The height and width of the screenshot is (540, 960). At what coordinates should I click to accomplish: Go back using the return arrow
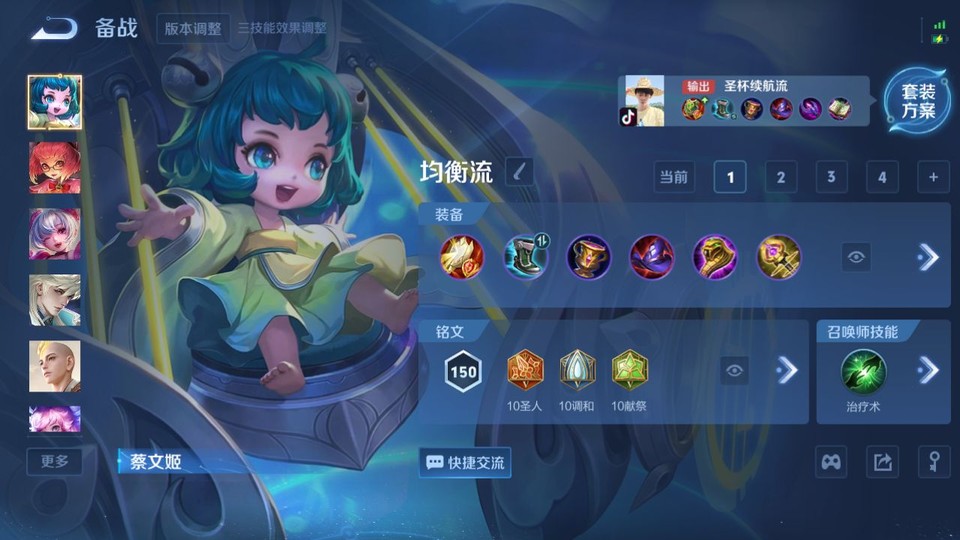click(53, 28)
